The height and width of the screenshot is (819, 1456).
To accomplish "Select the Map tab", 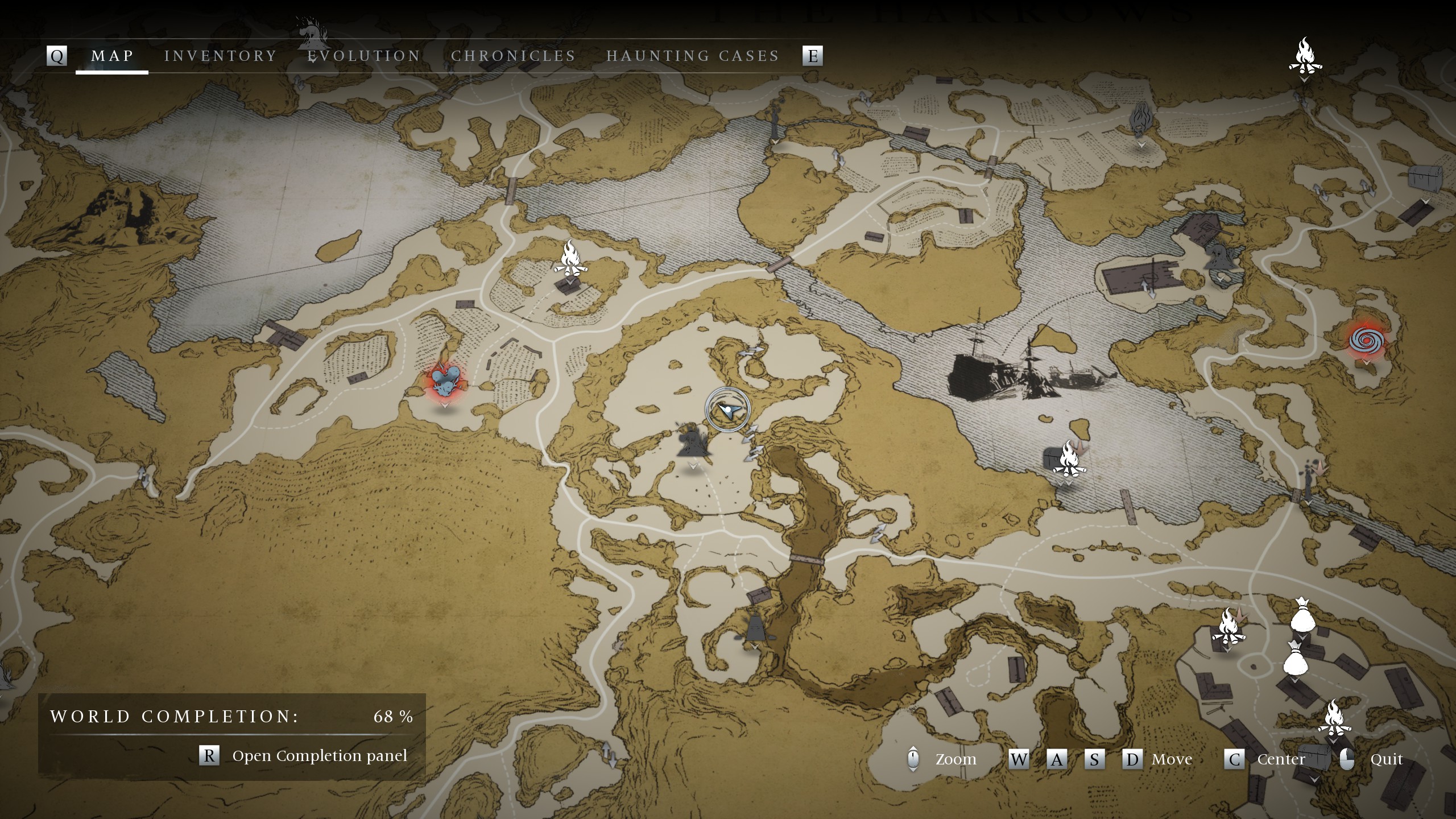I will [113, 56].
